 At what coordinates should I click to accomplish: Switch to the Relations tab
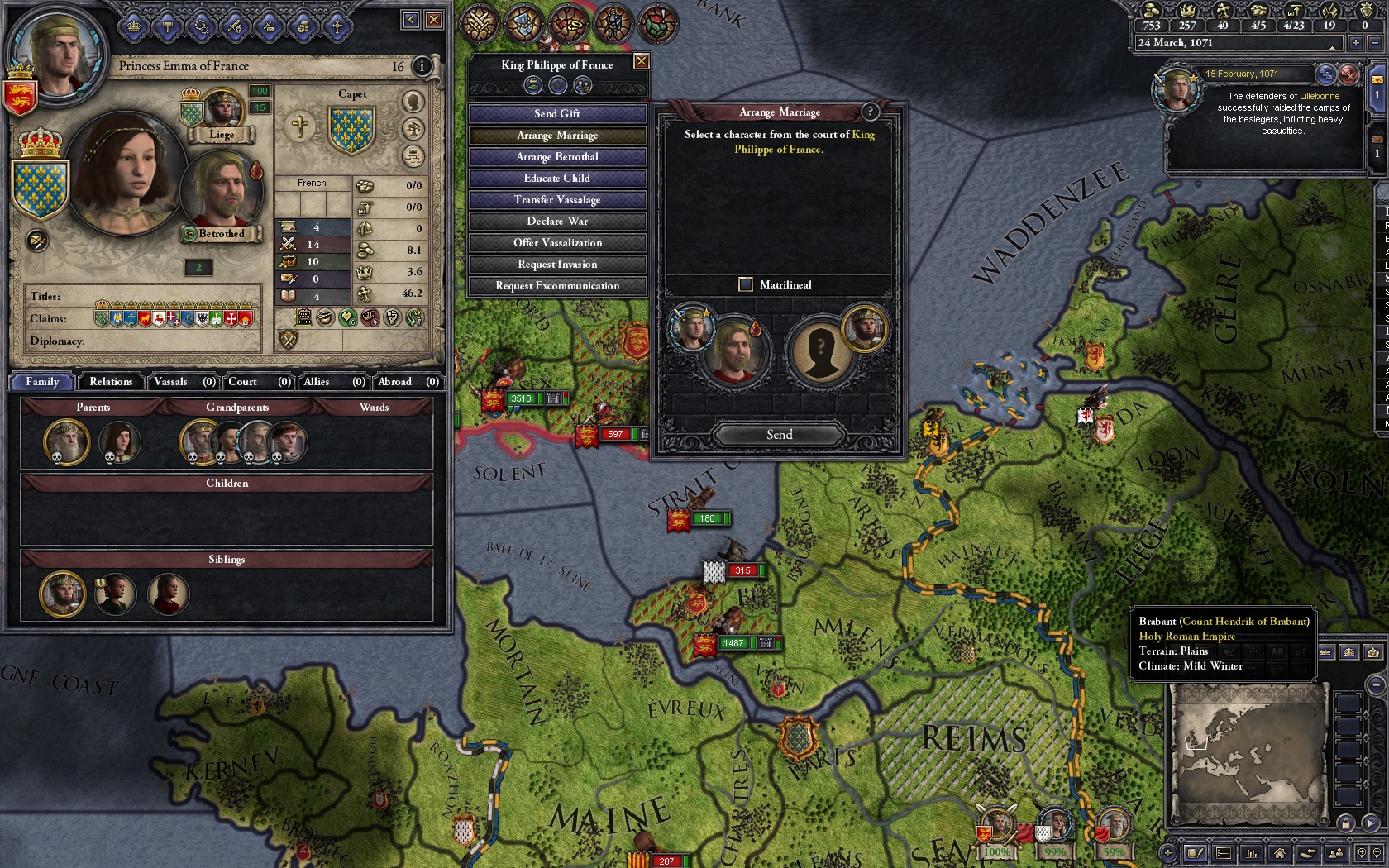pyautogui.click(x=111, y=382)
